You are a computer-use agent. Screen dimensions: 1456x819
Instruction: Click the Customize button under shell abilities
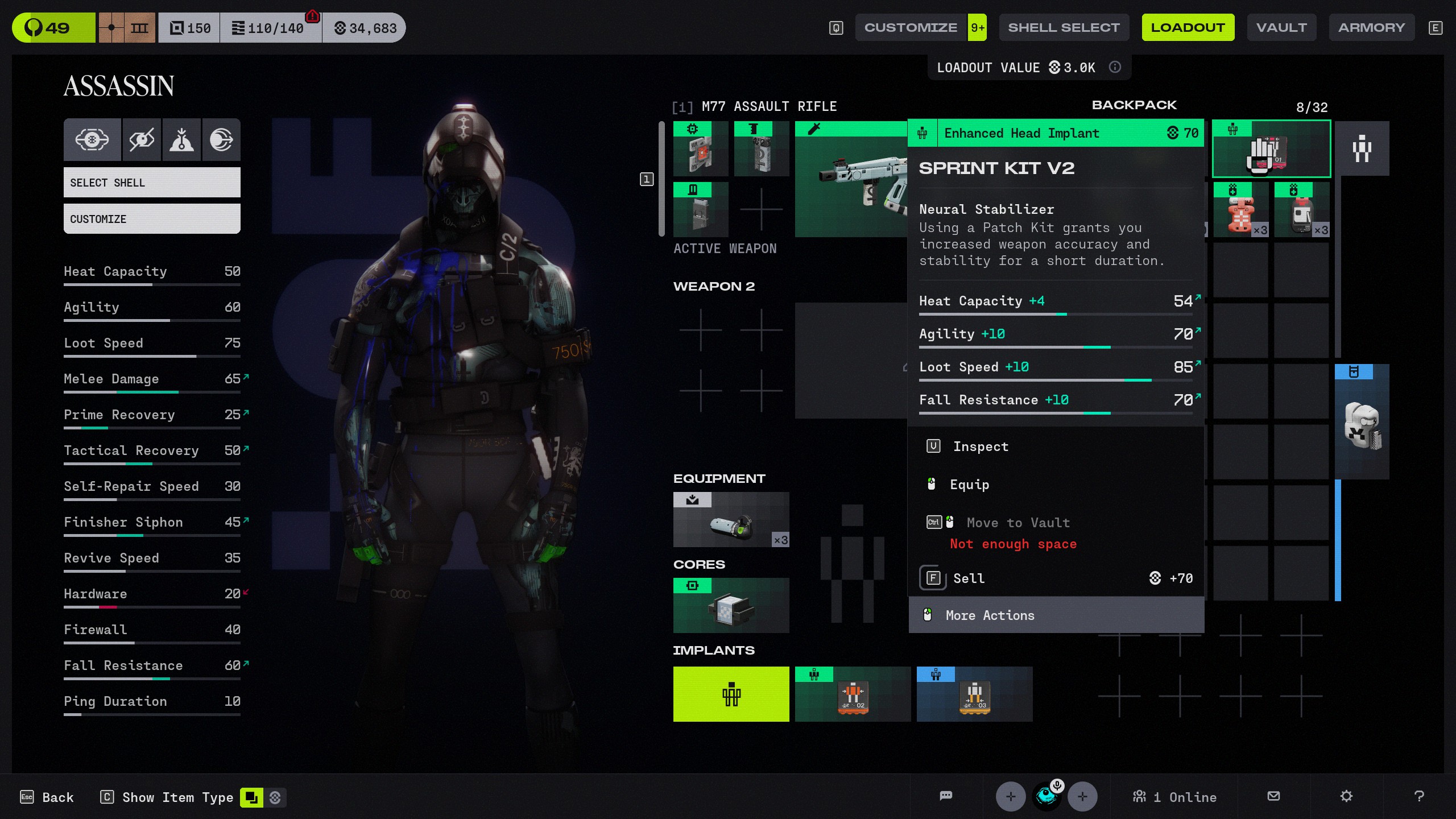coord(152,219)
